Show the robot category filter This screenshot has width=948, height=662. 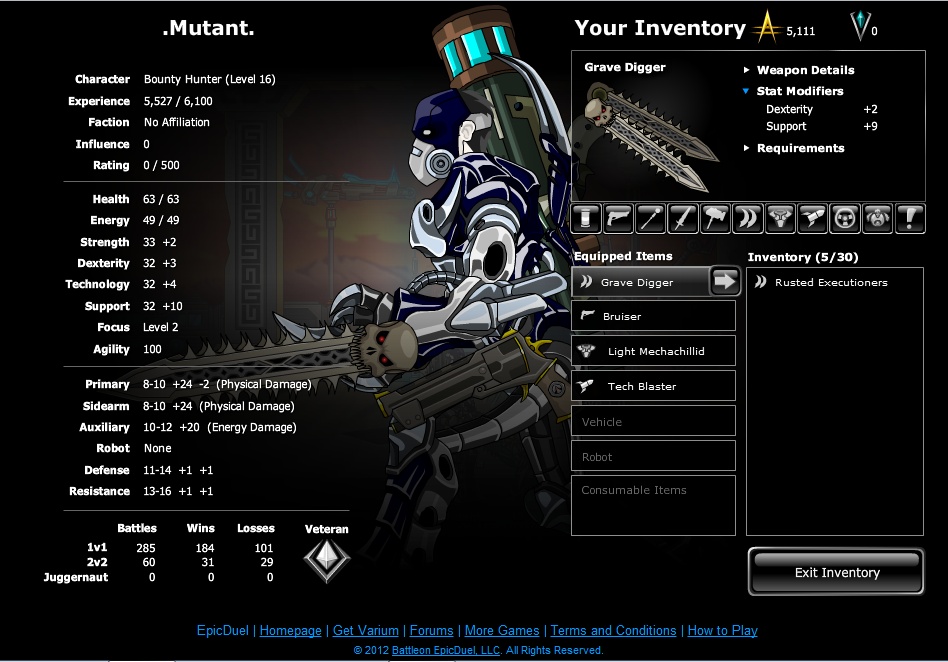coord(876,218)
